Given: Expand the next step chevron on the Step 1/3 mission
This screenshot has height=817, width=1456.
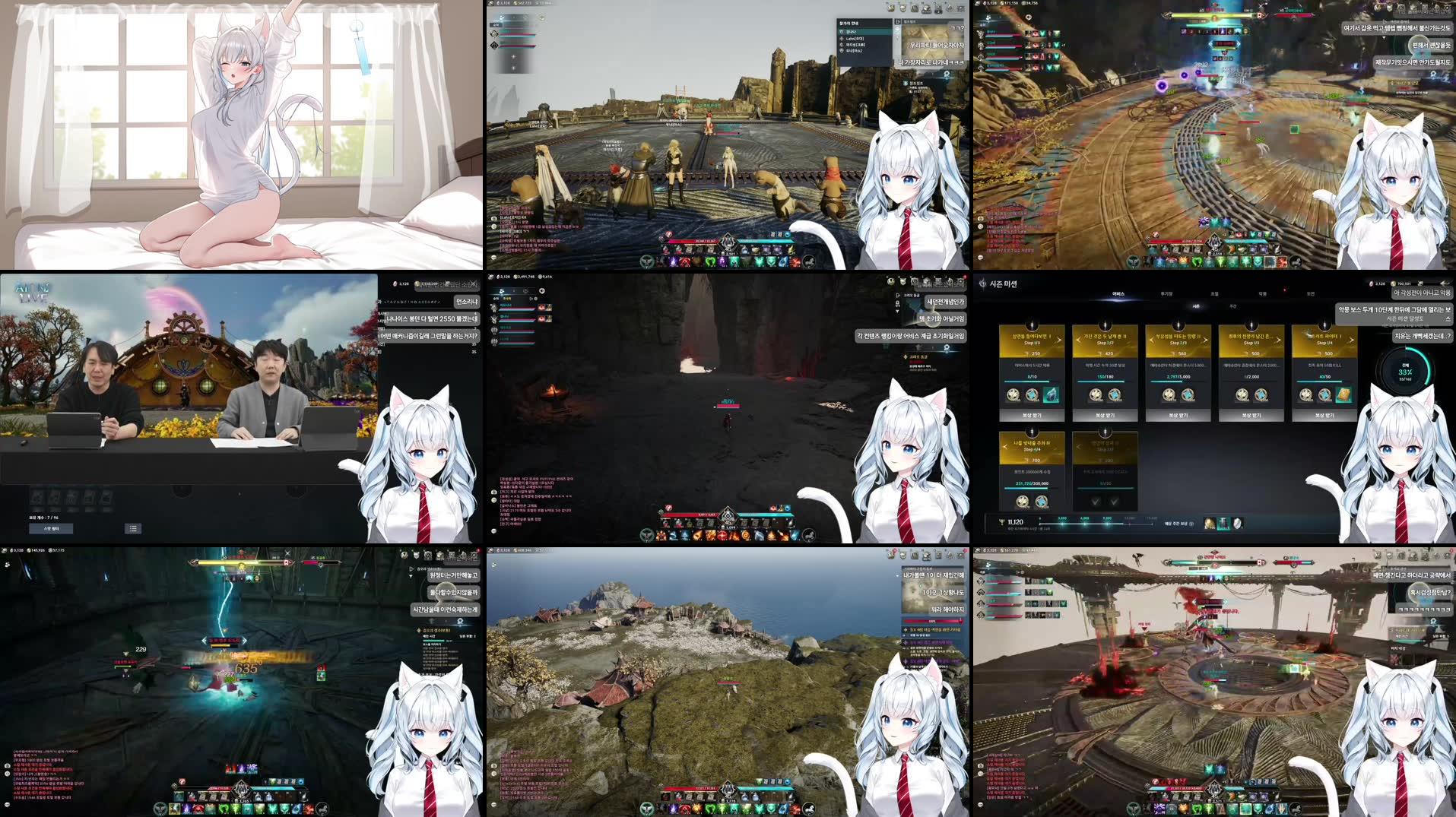Looking at the screenshot, I should click(1058, 339).
